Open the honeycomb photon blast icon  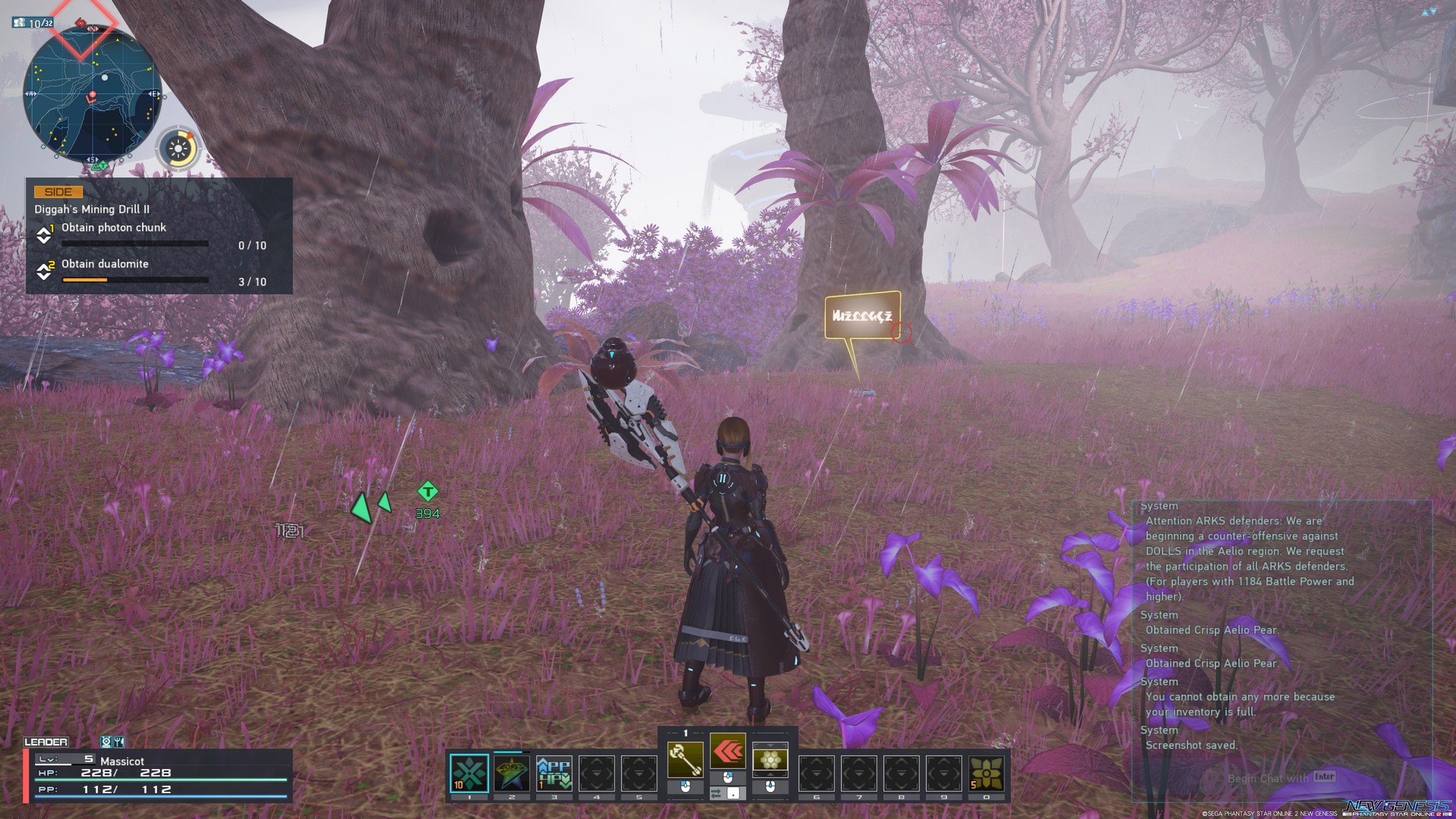(771, 758)
